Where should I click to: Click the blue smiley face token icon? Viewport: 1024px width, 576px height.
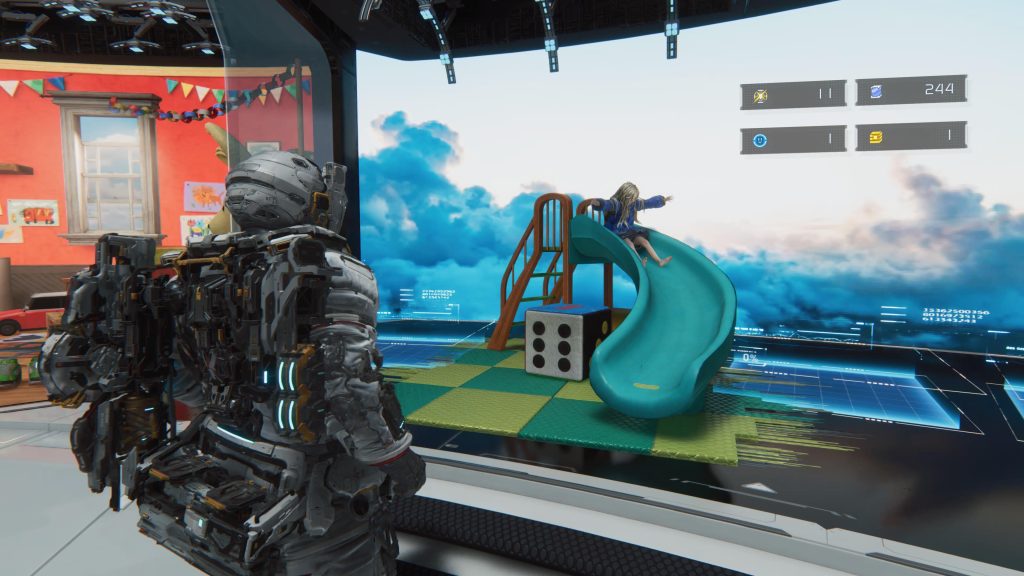[759, 140]
